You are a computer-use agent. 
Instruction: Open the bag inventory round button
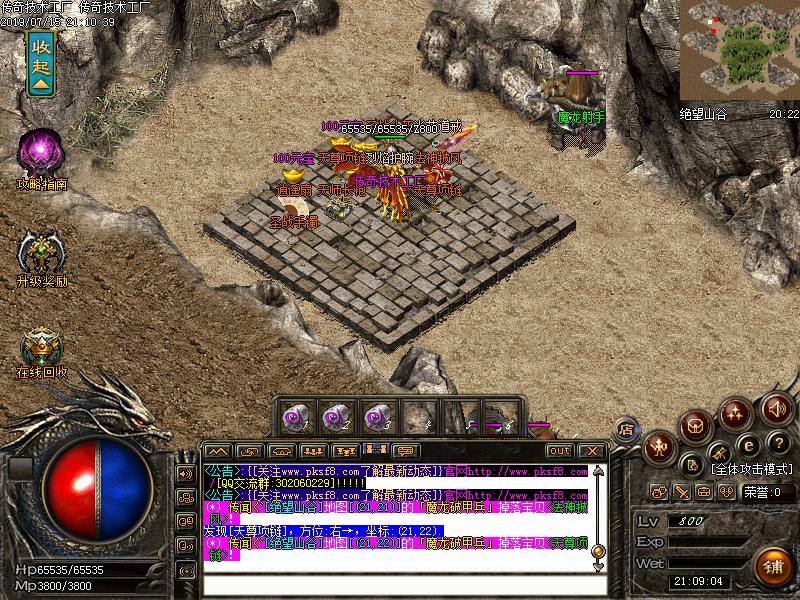click(x=696, y=426)
